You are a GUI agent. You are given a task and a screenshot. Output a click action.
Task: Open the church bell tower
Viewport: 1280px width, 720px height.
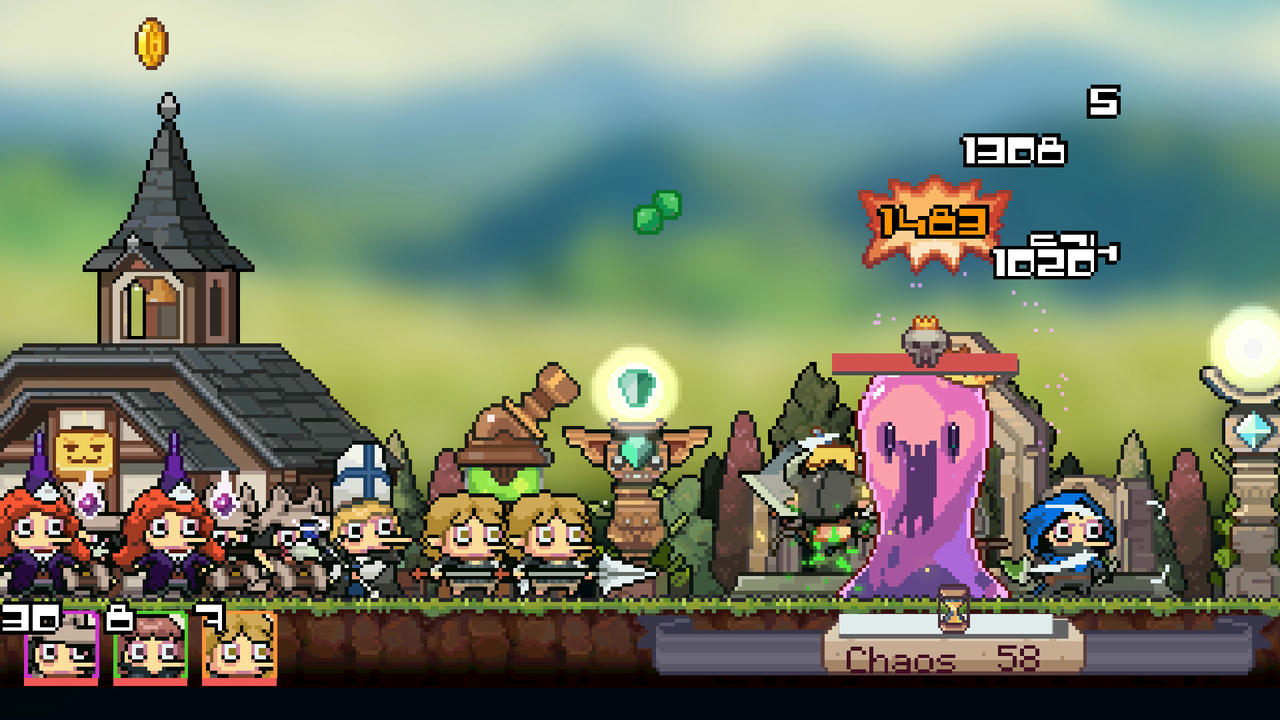pyautogui.click(x=158, y=290)
